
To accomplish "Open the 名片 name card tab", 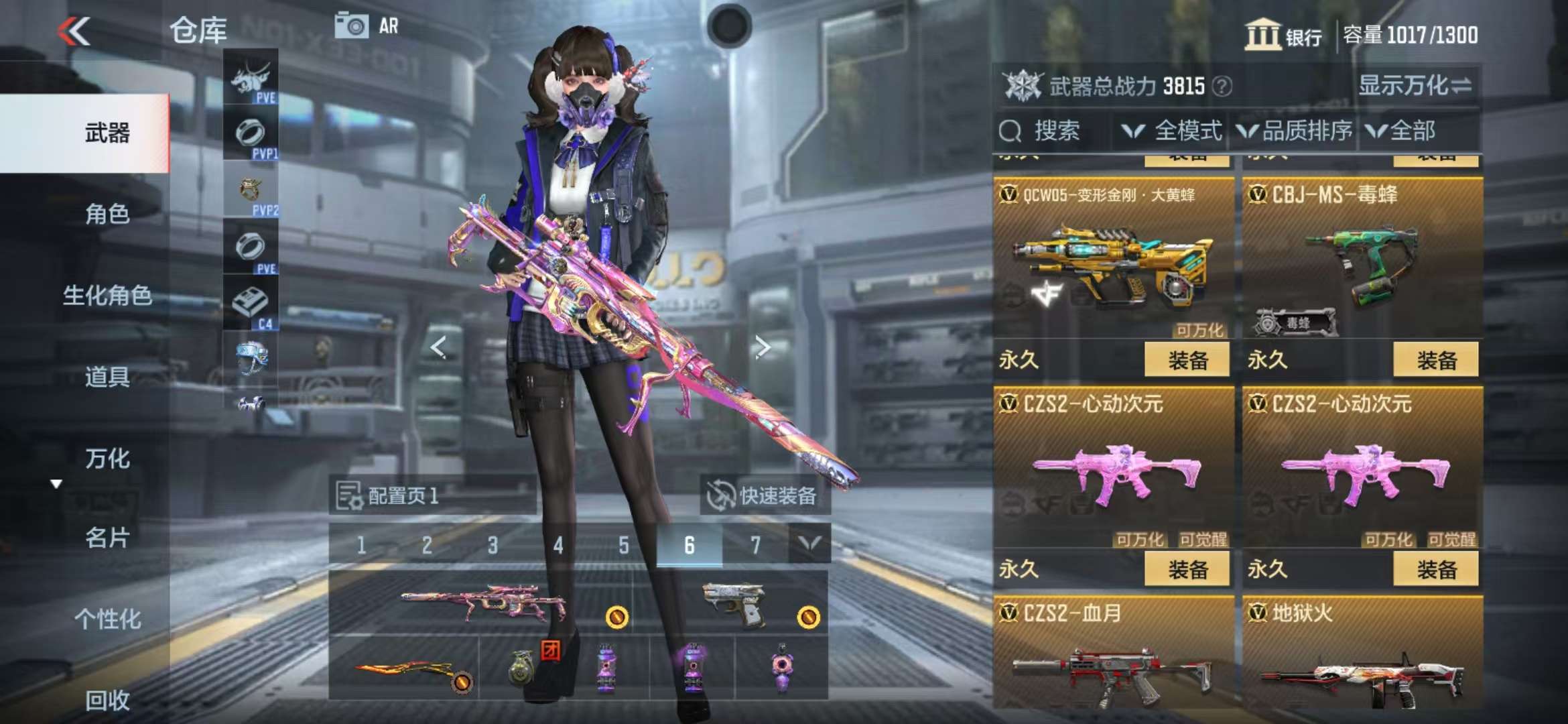I will click(x=107, y=538).
